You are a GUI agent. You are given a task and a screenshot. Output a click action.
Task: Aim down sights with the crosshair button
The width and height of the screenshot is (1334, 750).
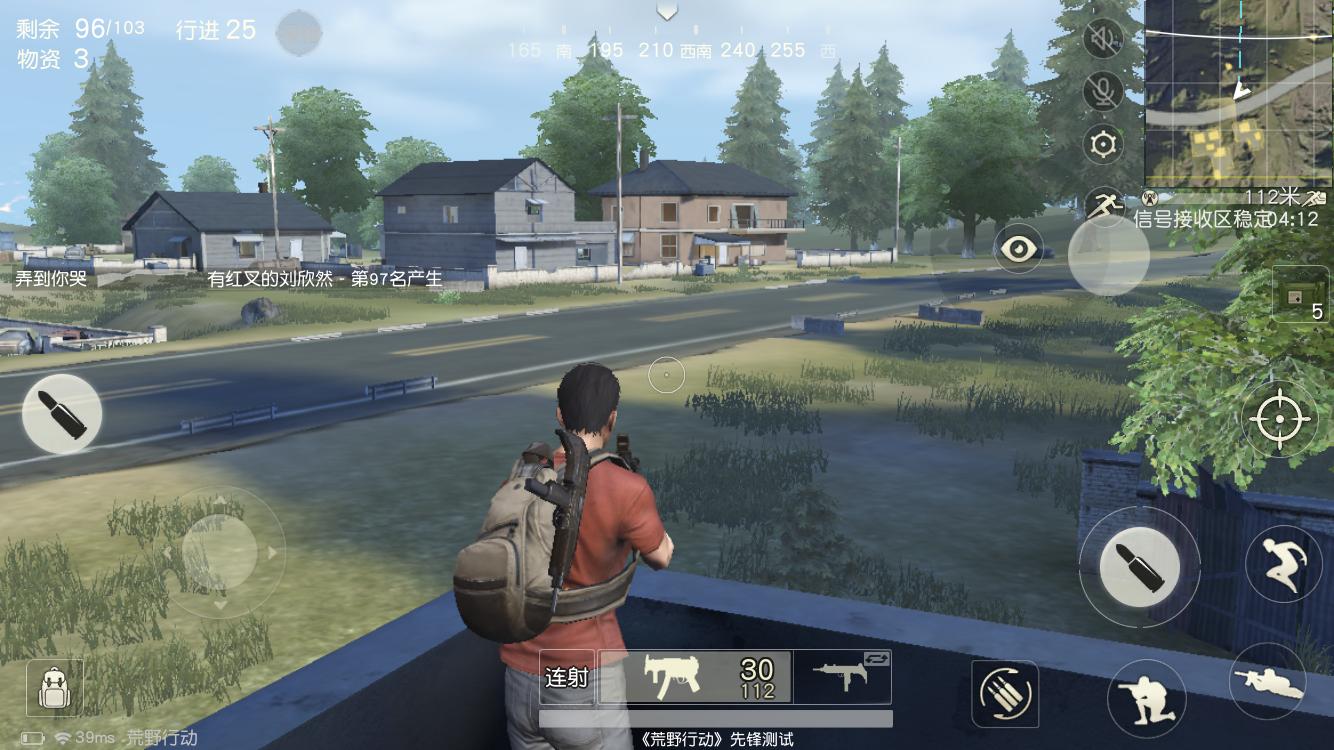click(x=1279, y=419)
